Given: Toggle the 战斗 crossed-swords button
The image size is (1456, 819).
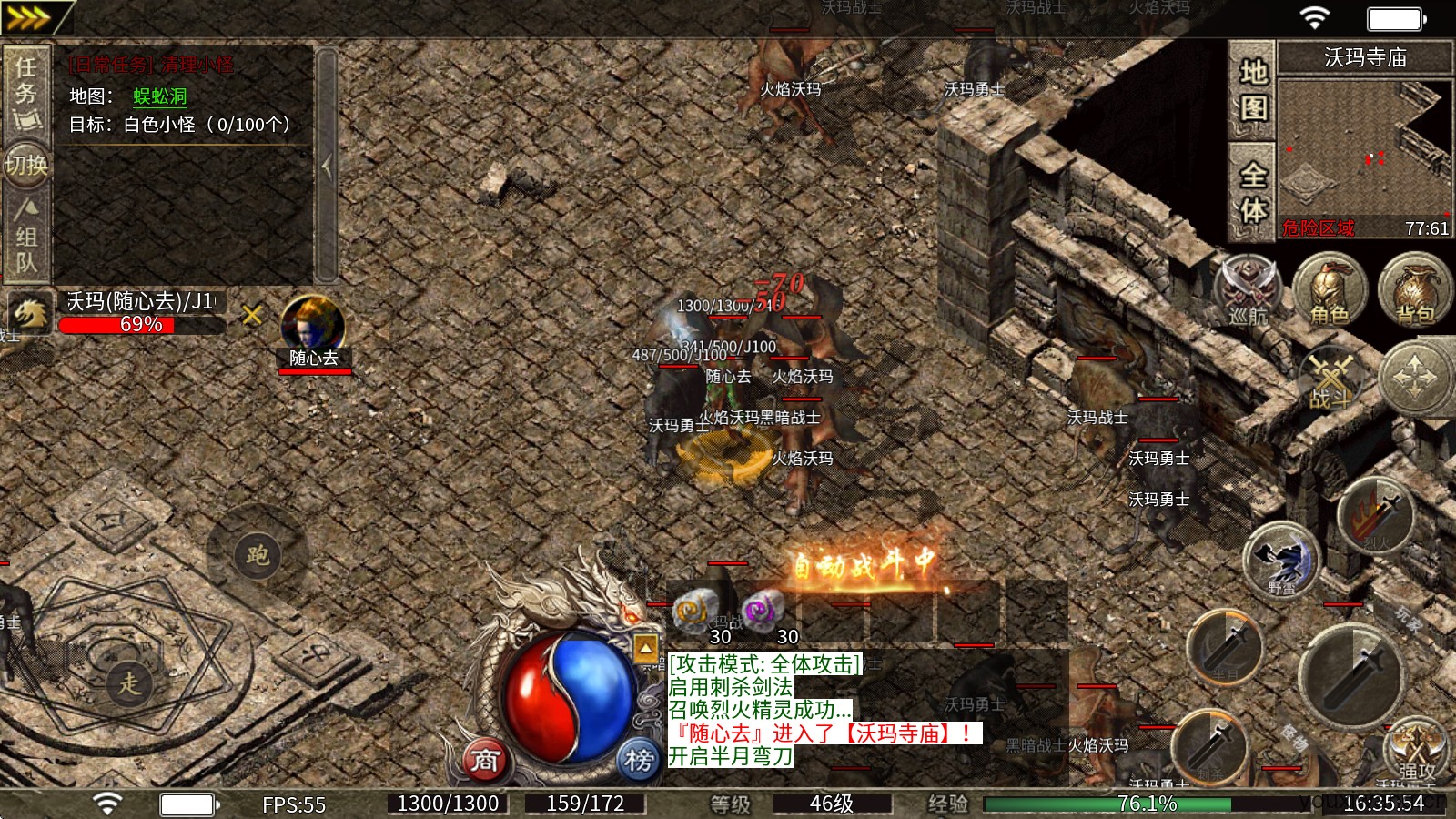Looking at the screenshot, I should click(1331, 379).
